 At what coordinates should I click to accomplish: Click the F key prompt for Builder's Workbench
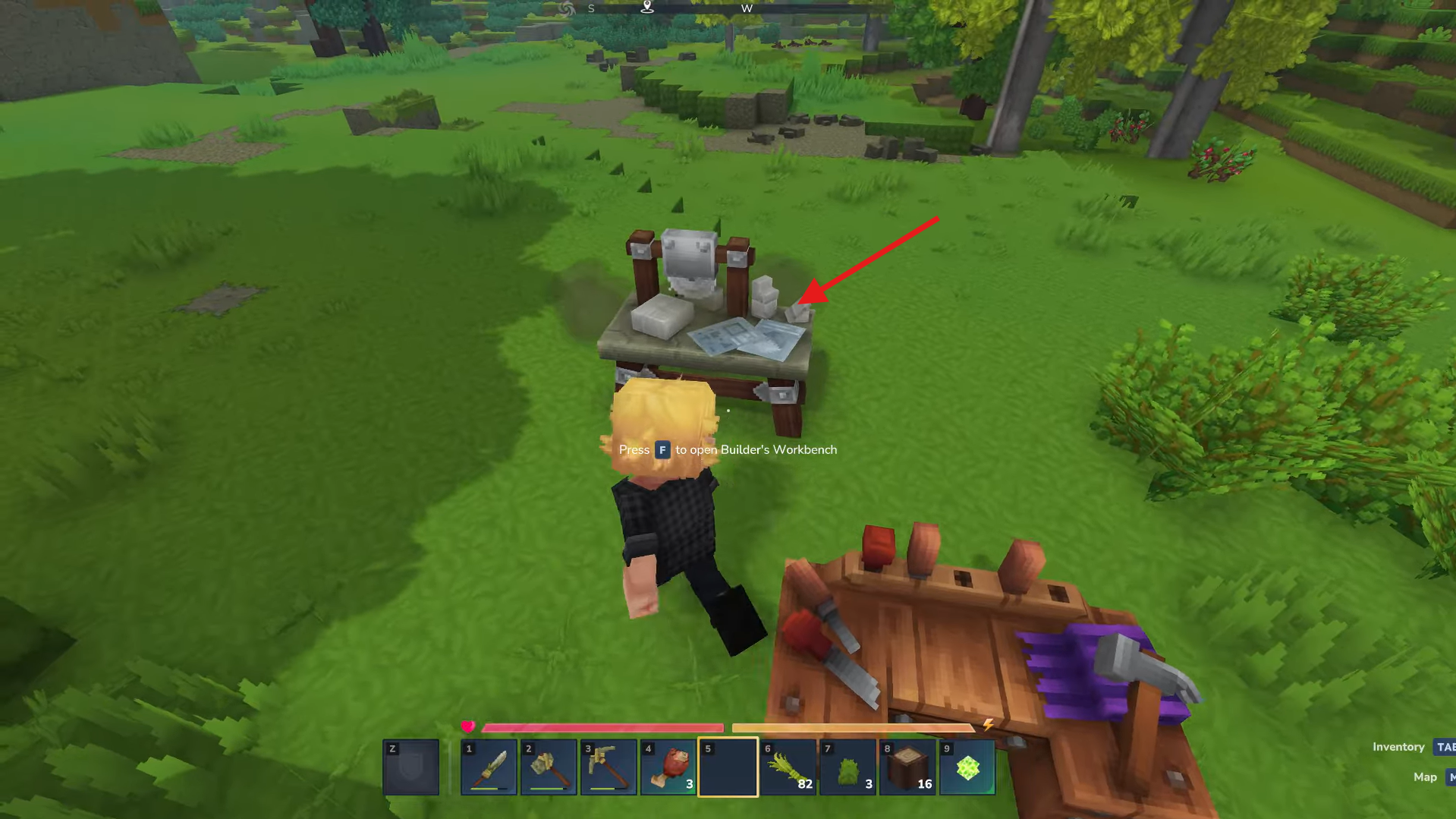coord(662,449)
